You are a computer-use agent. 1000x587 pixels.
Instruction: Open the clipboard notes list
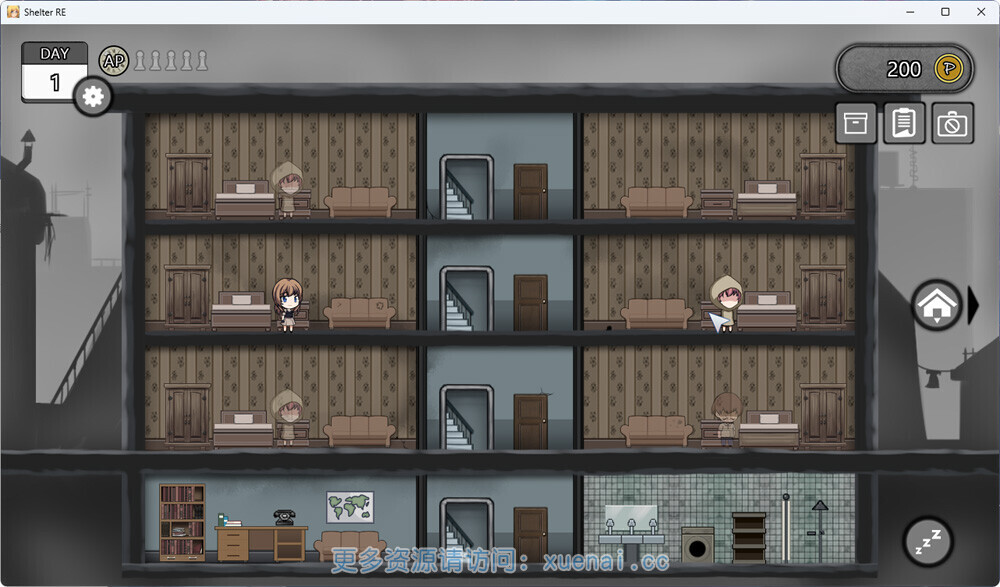904,123
